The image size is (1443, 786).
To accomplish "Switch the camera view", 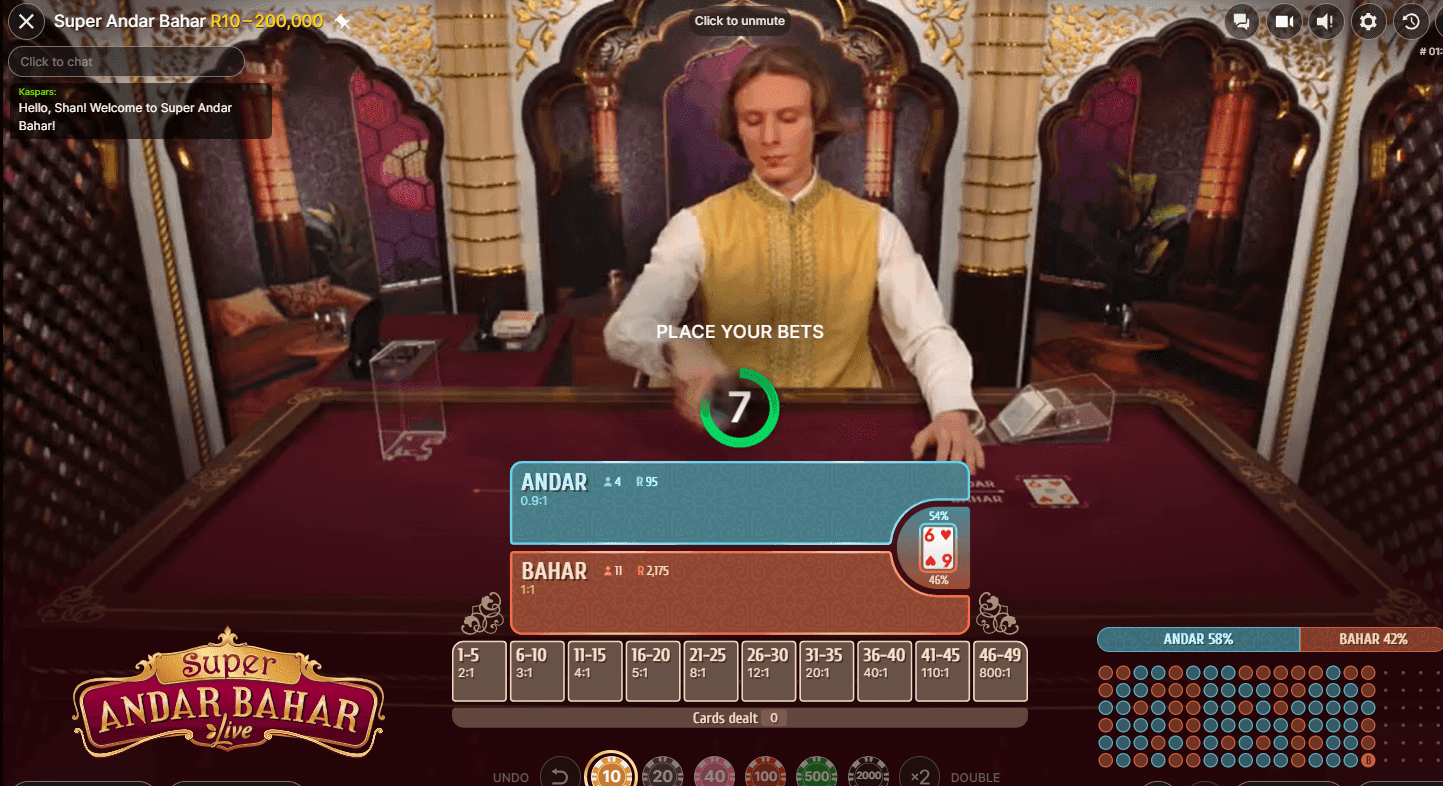I will click(1283, 21).
